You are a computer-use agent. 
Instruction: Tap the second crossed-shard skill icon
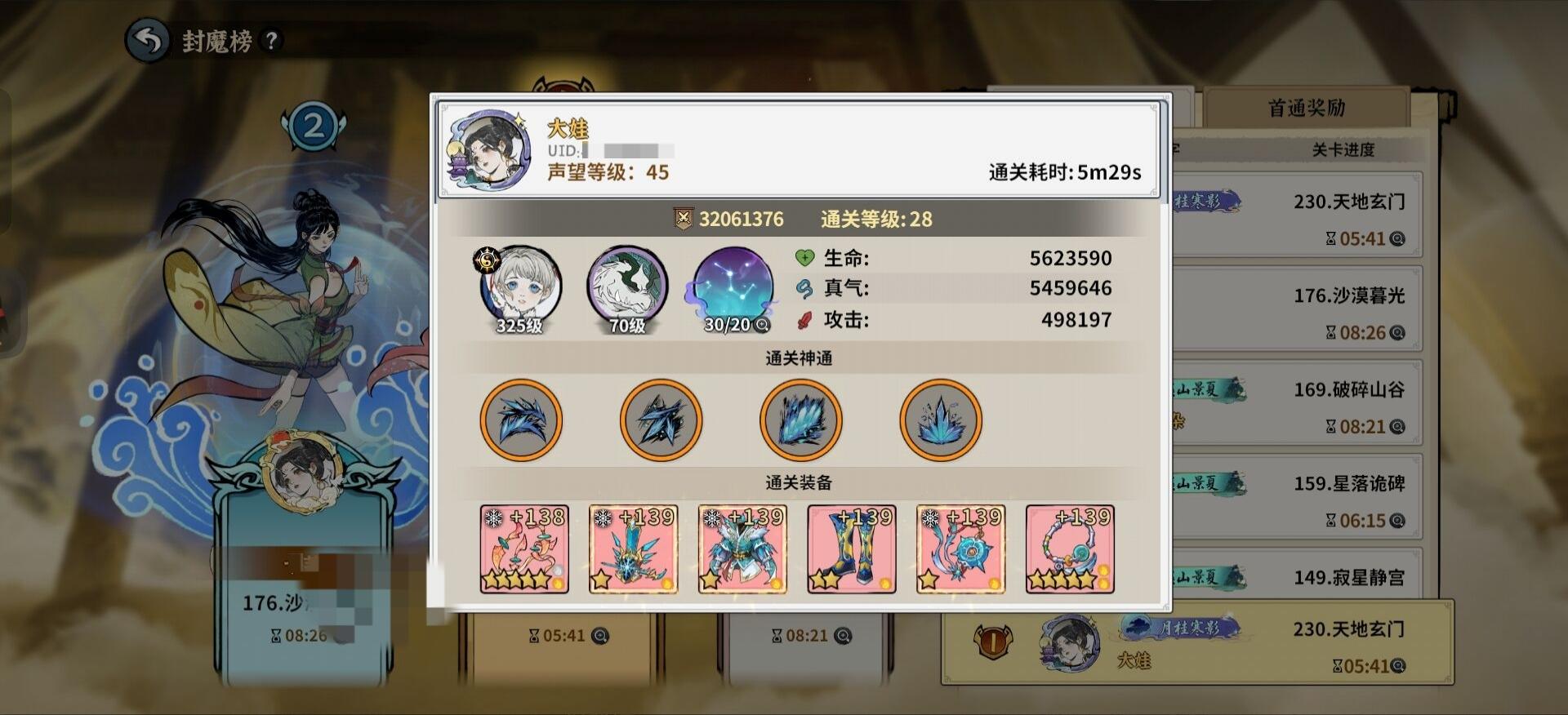(x=661, y=420)
